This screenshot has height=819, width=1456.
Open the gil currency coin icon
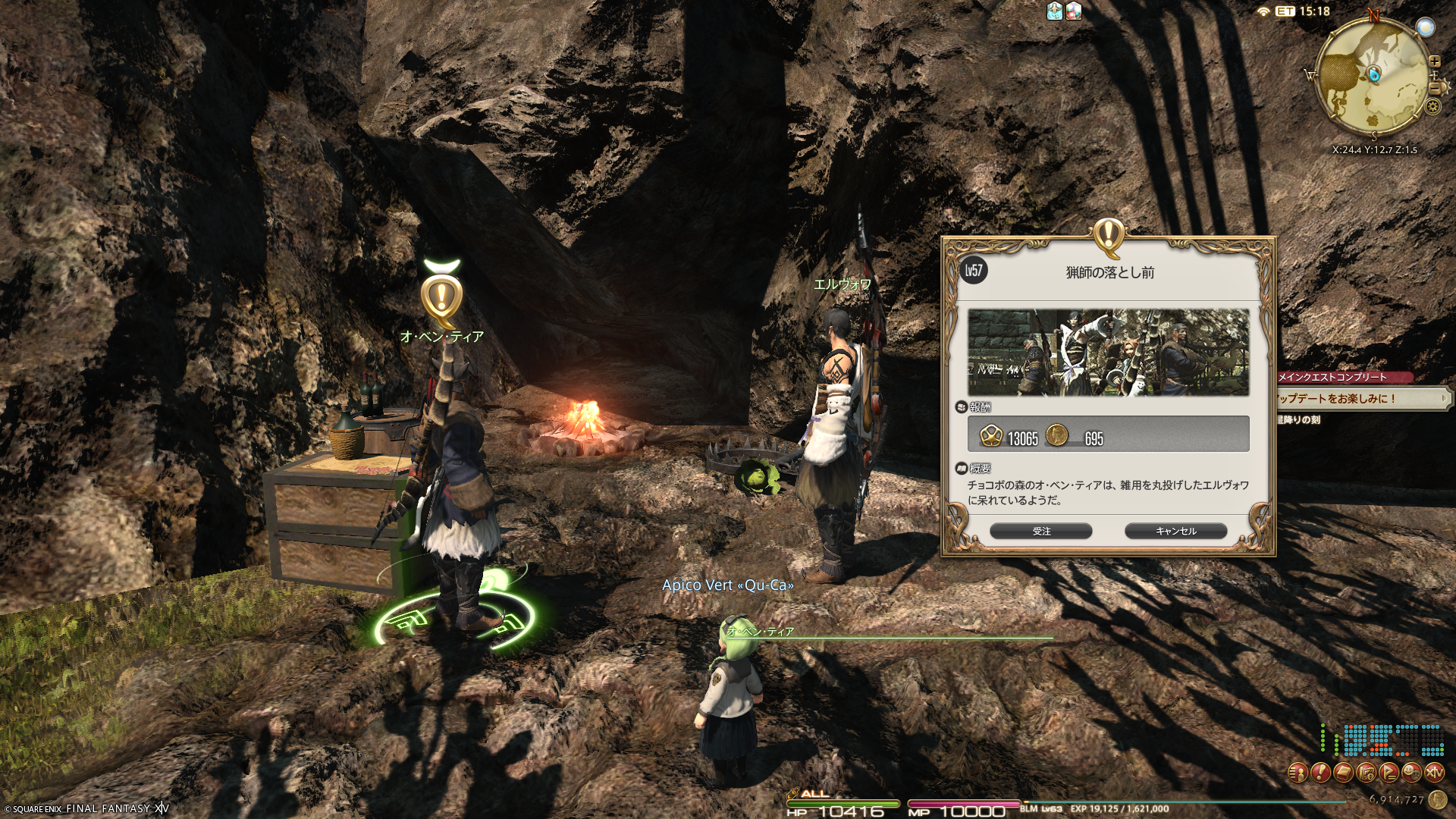tap(1438, 799)
